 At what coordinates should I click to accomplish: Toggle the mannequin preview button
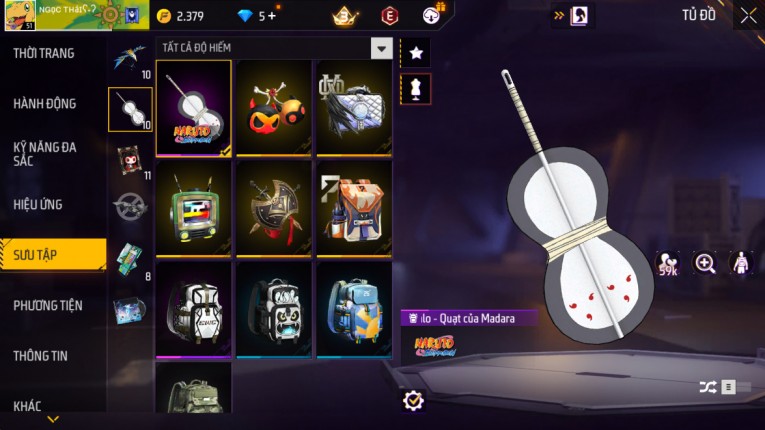[415, 89]
